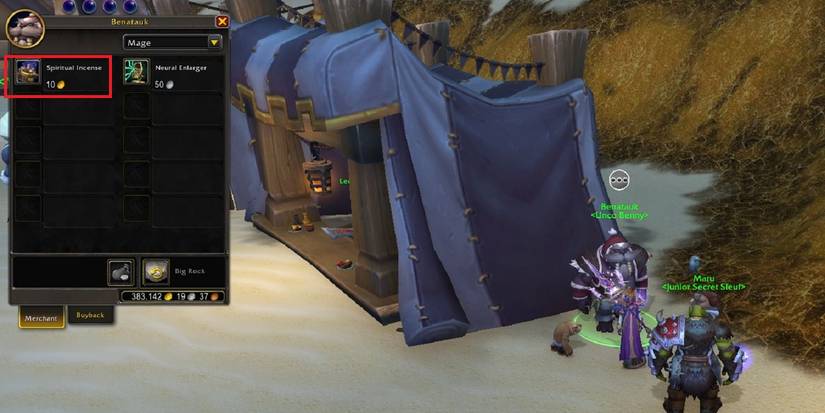Purchase the Neural Enlarger item
The height and width of the screenshot is (413, 825).
(x=137, y=72)
